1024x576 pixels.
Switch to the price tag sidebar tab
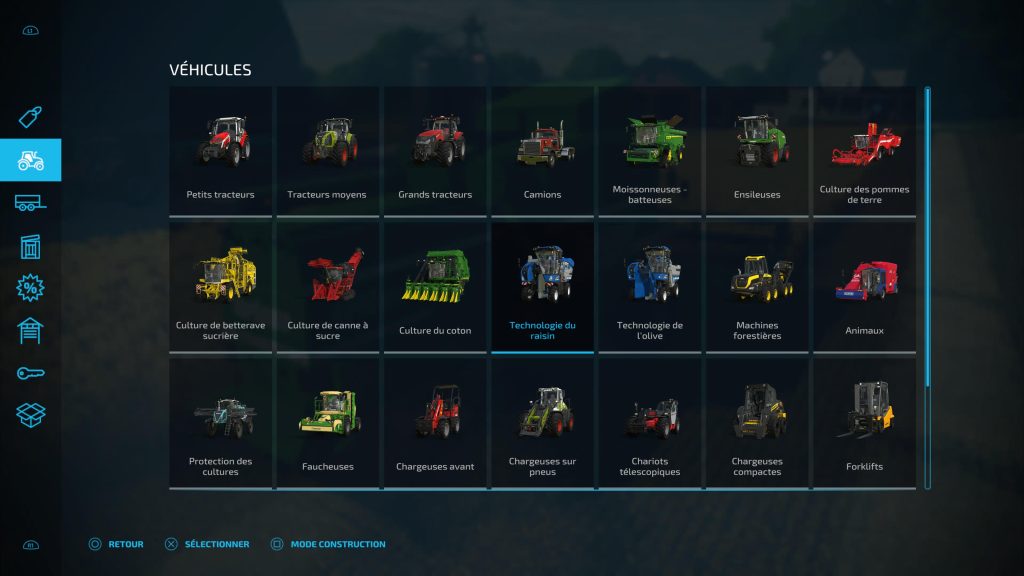tap(30, 118)
